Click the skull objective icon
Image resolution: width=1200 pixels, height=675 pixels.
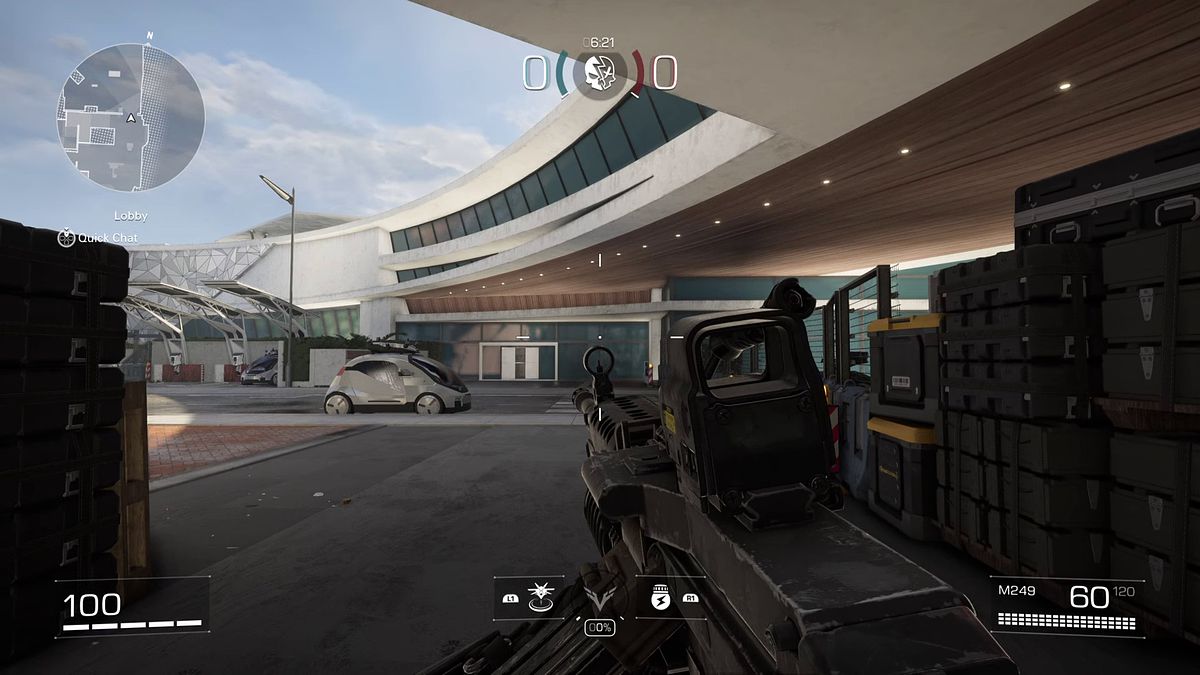[x=599, y=72]
